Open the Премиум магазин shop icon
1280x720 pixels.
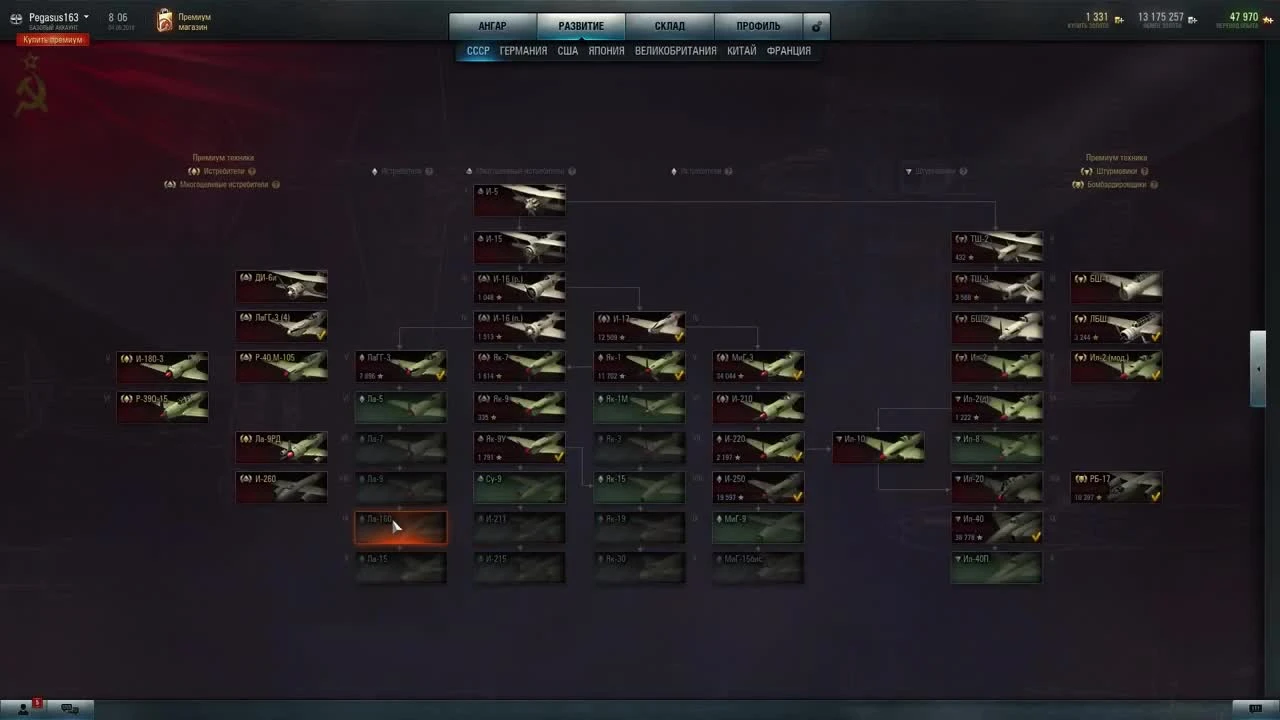[163, 18]
